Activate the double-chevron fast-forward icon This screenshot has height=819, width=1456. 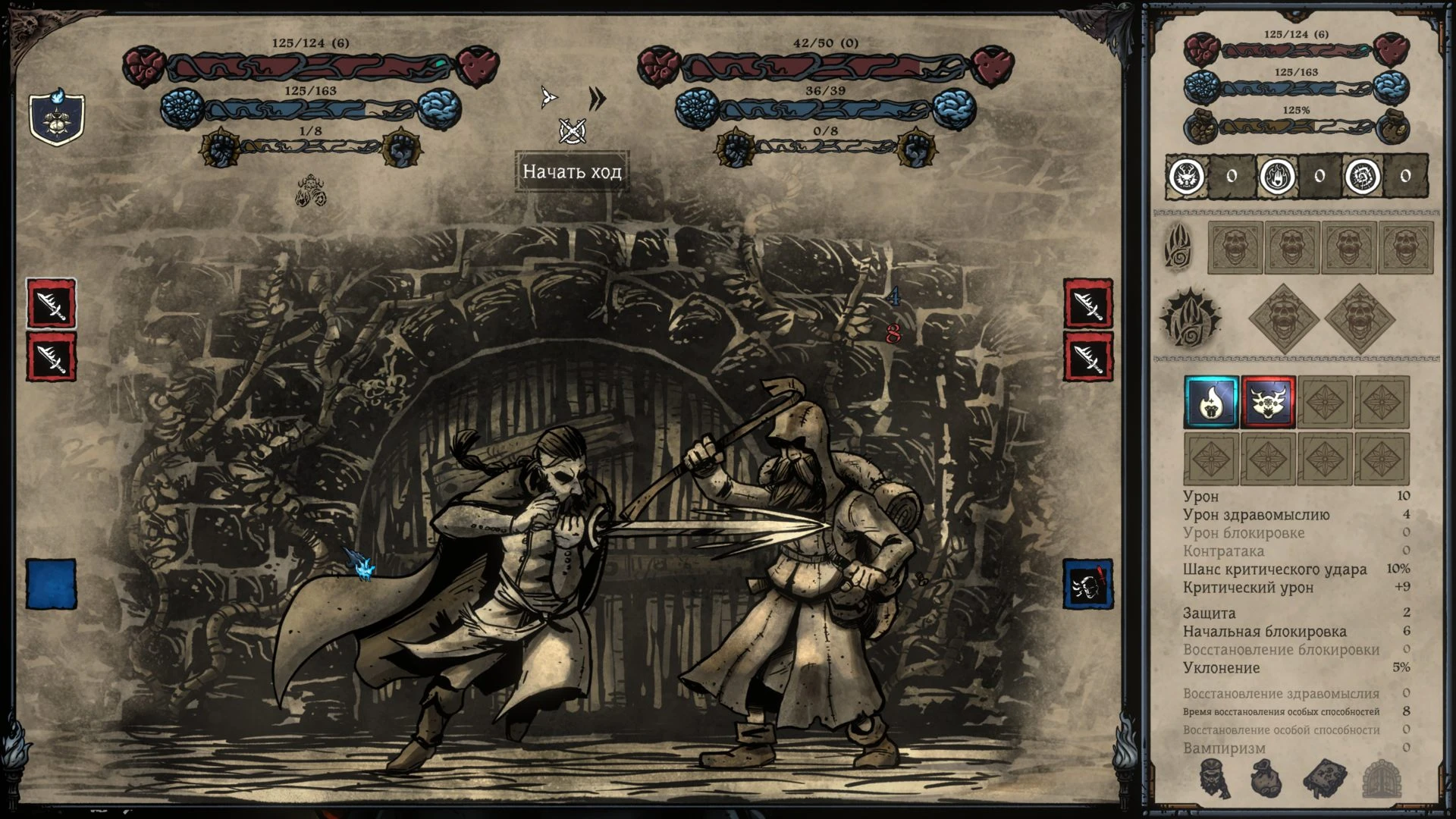pyautogui.click(x=597, y=99)
